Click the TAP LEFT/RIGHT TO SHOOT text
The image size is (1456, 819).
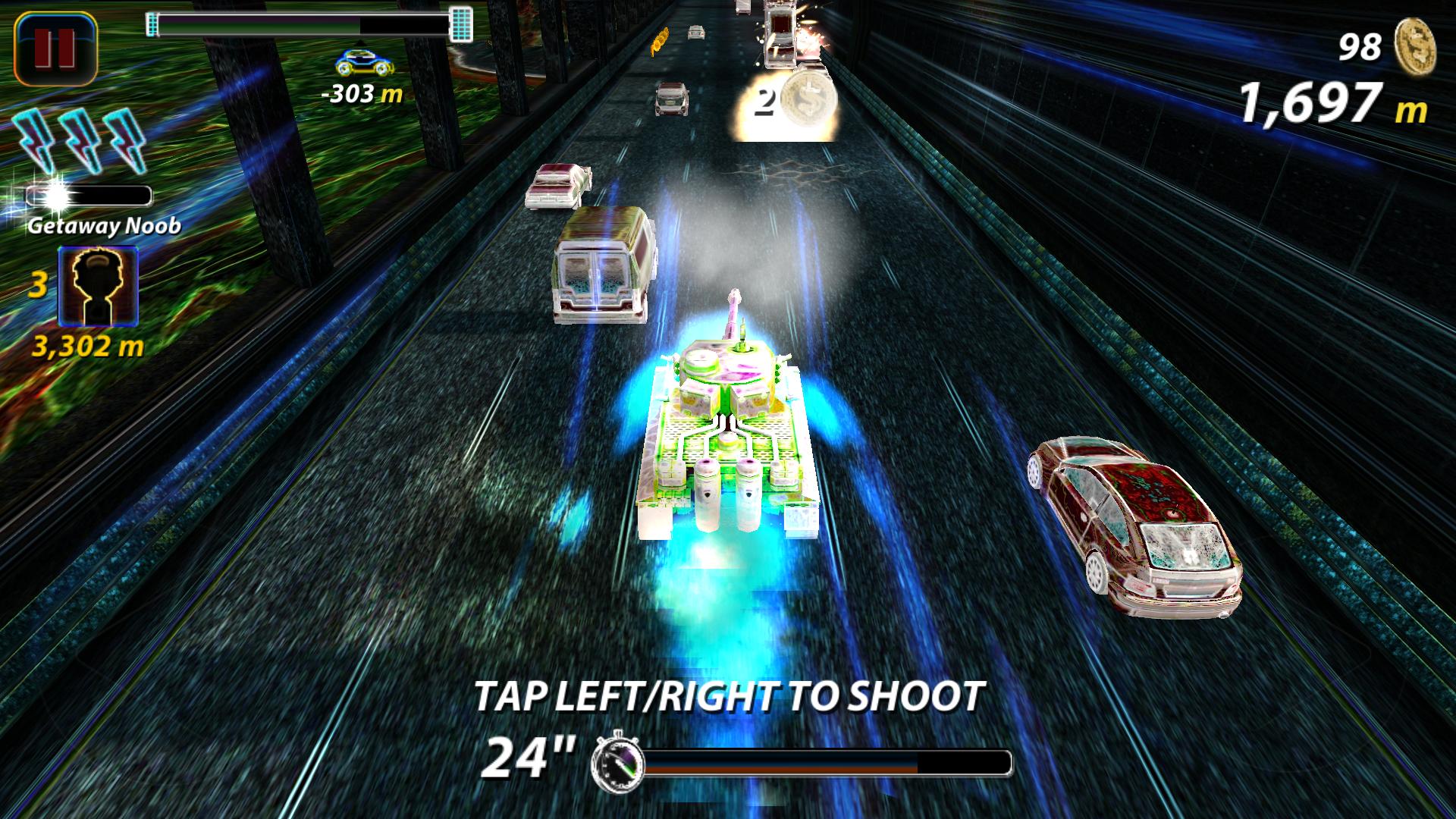728,694
